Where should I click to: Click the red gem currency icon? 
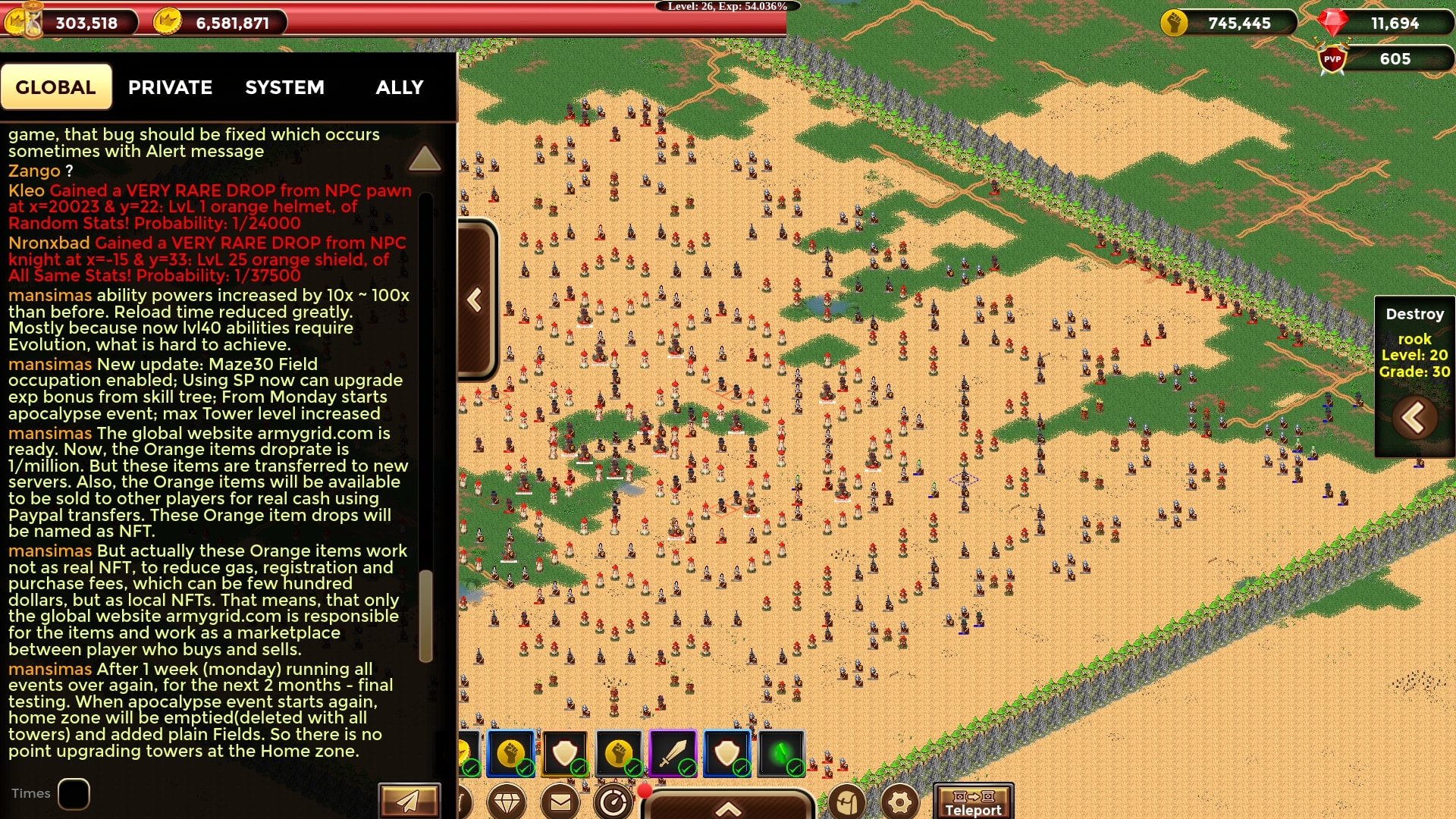pos(1332,23)
